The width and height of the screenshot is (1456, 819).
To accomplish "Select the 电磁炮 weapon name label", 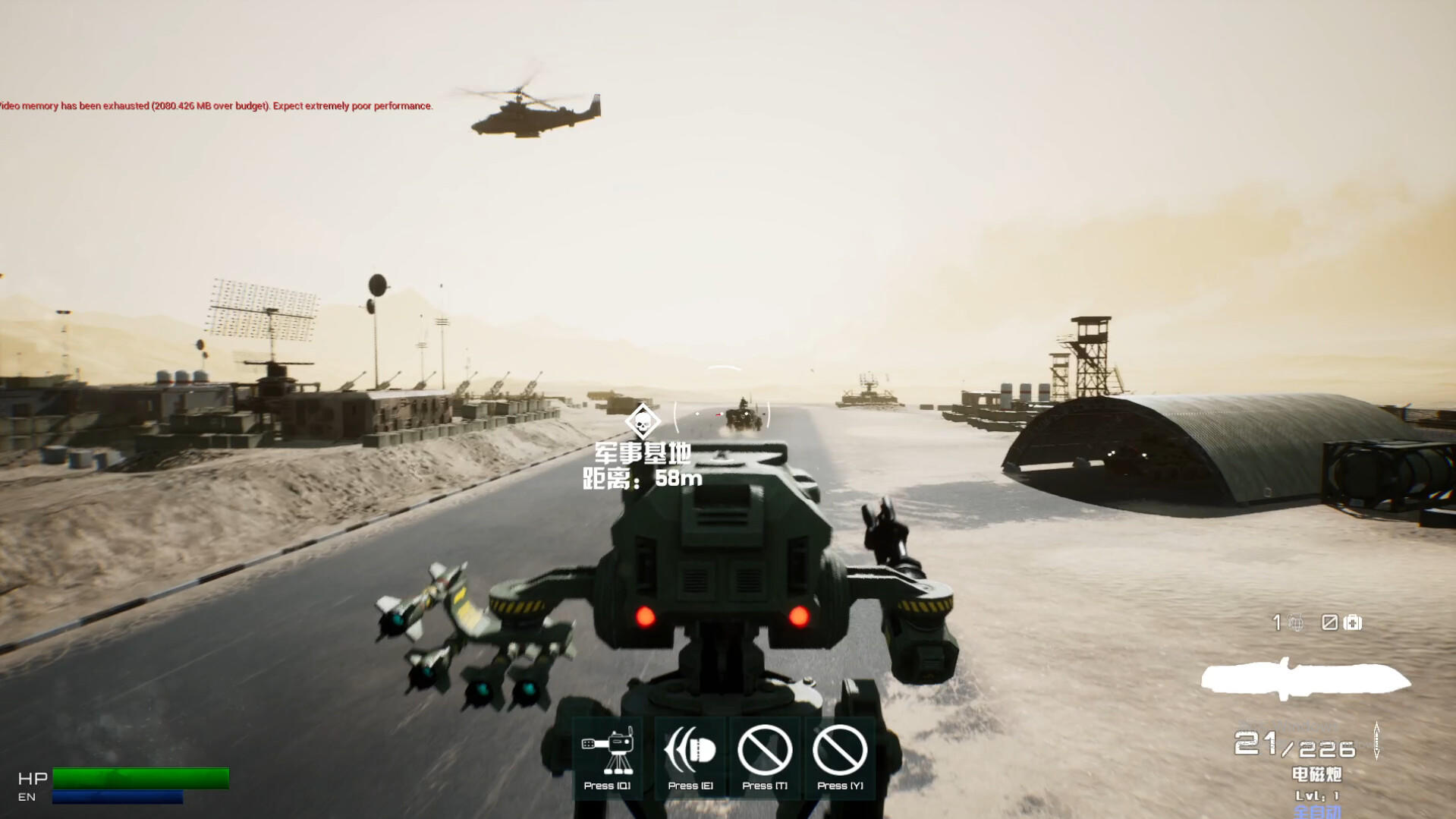I will point(1317,775).
